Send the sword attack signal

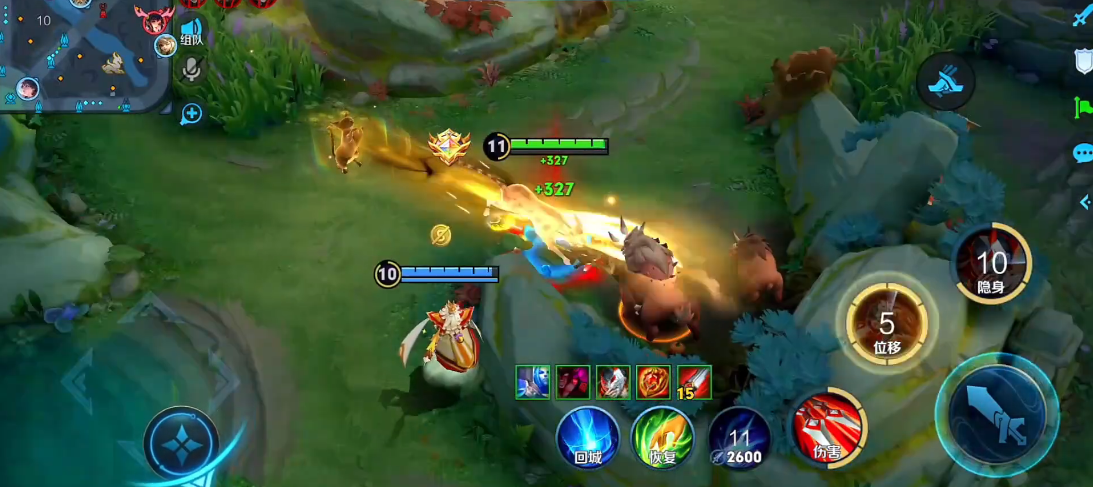1082,16
